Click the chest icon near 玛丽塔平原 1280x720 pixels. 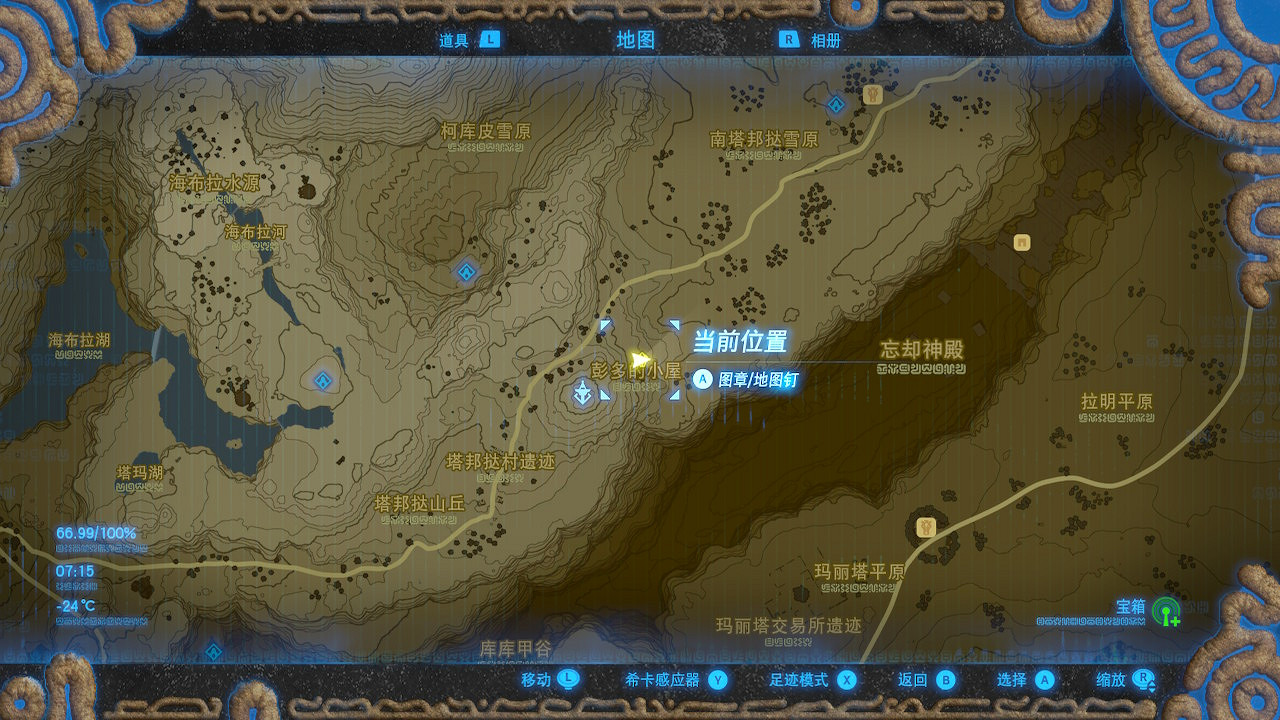925,527
